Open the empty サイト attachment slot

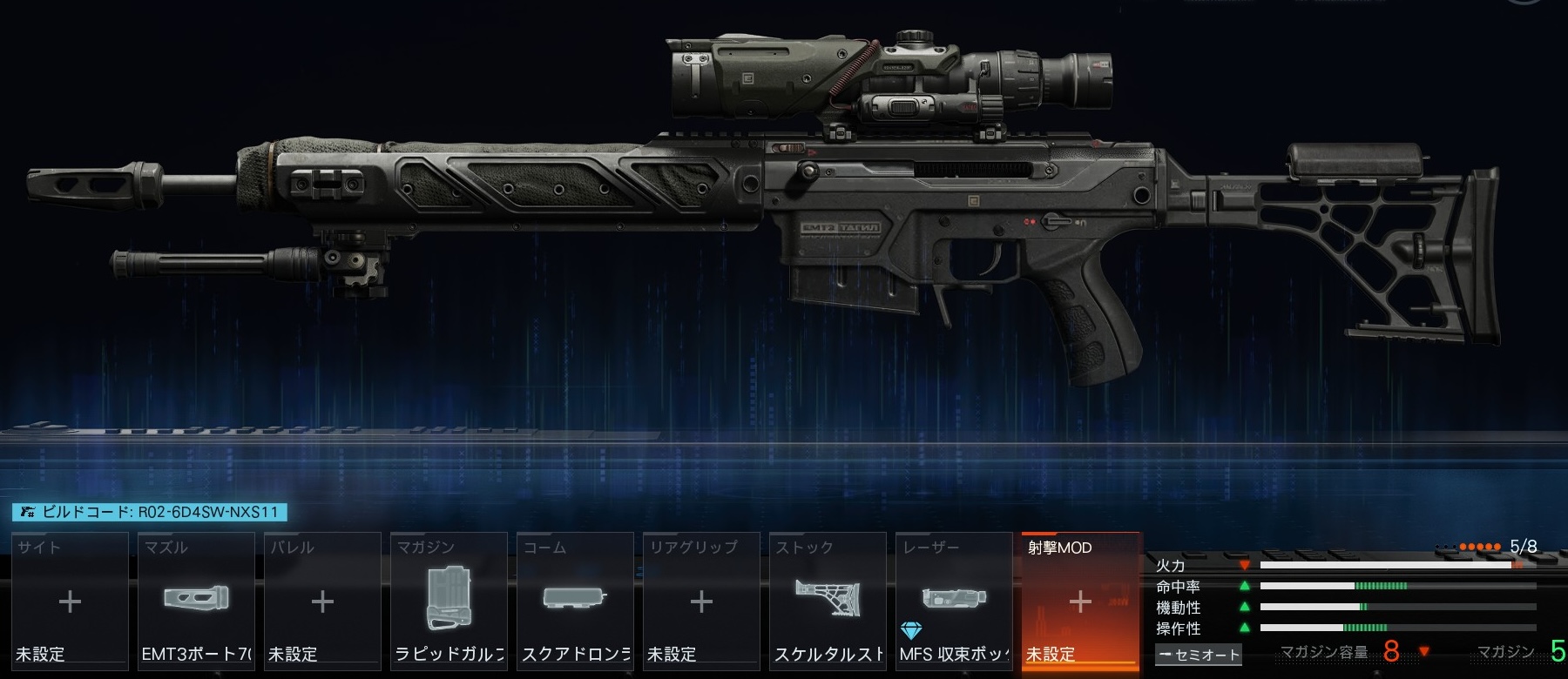[x=70, y=602]
